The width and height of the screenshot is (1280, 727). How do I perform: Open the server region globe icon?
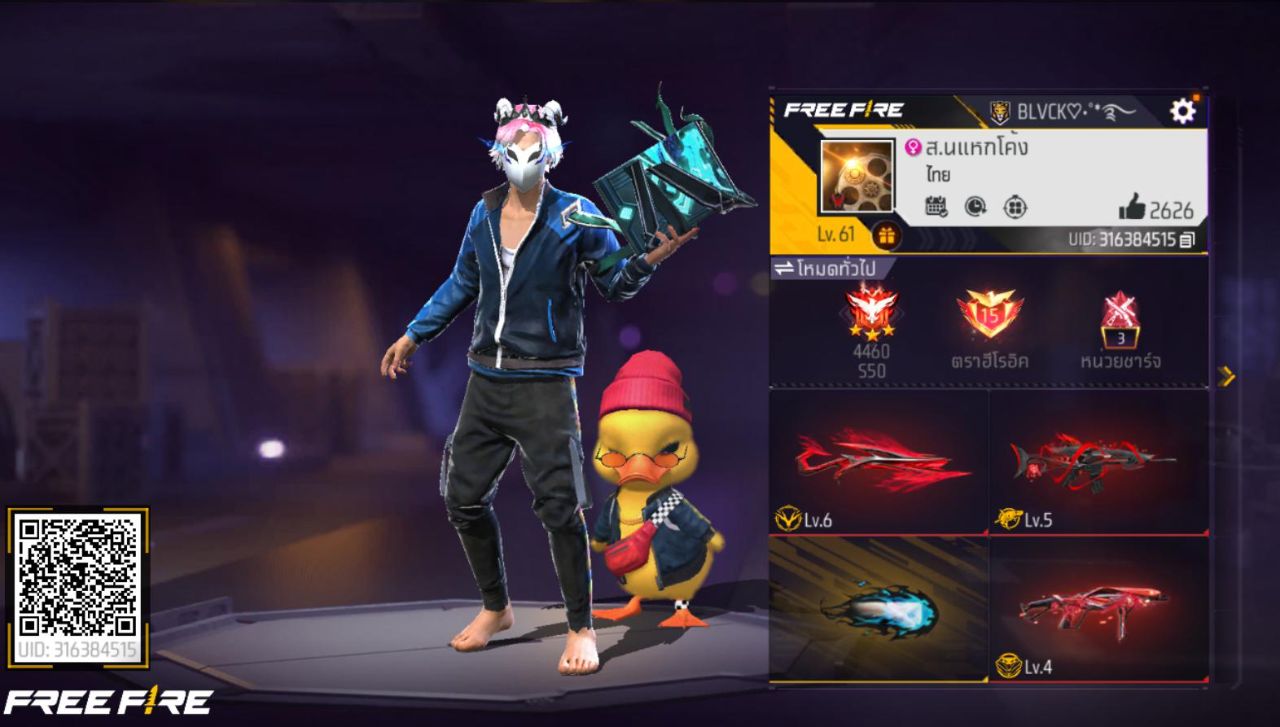[x=1014, y=208]
